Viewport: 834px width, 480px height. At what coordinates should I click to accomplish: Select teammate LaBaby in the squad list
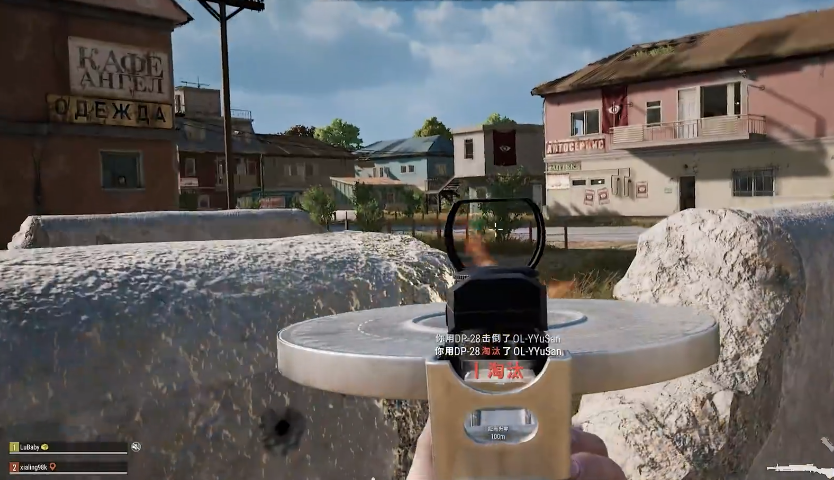tap(30, 447)
